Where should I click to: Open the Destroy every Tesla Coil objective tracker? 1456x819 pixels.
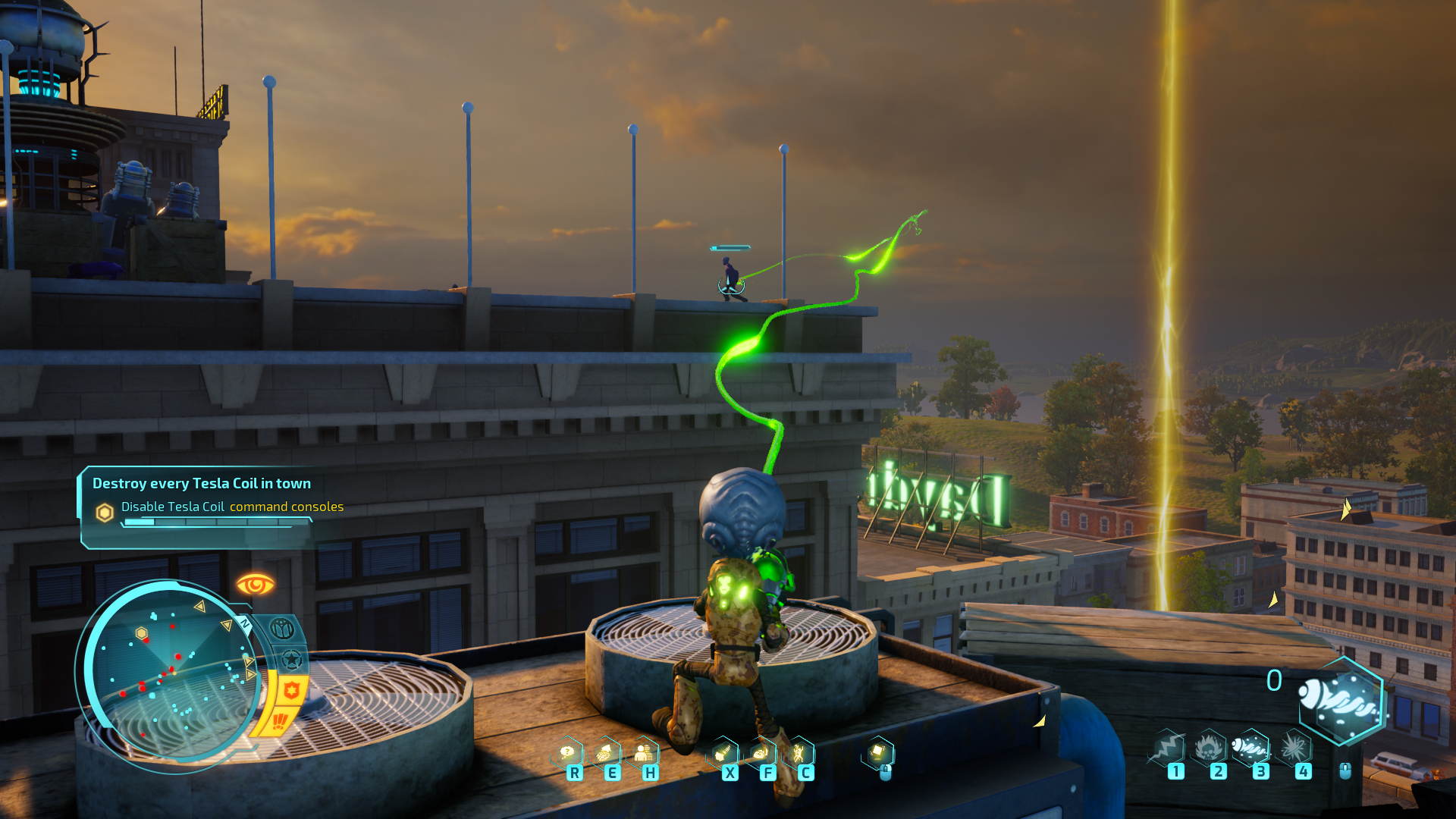pos(201,484)
